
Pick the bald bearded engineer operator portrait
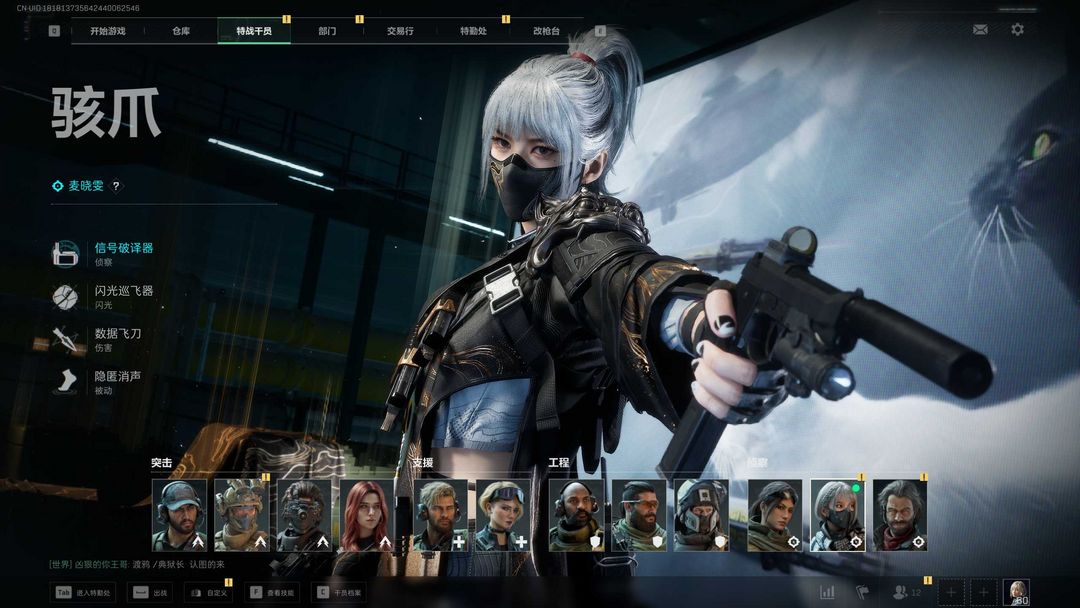576,515
